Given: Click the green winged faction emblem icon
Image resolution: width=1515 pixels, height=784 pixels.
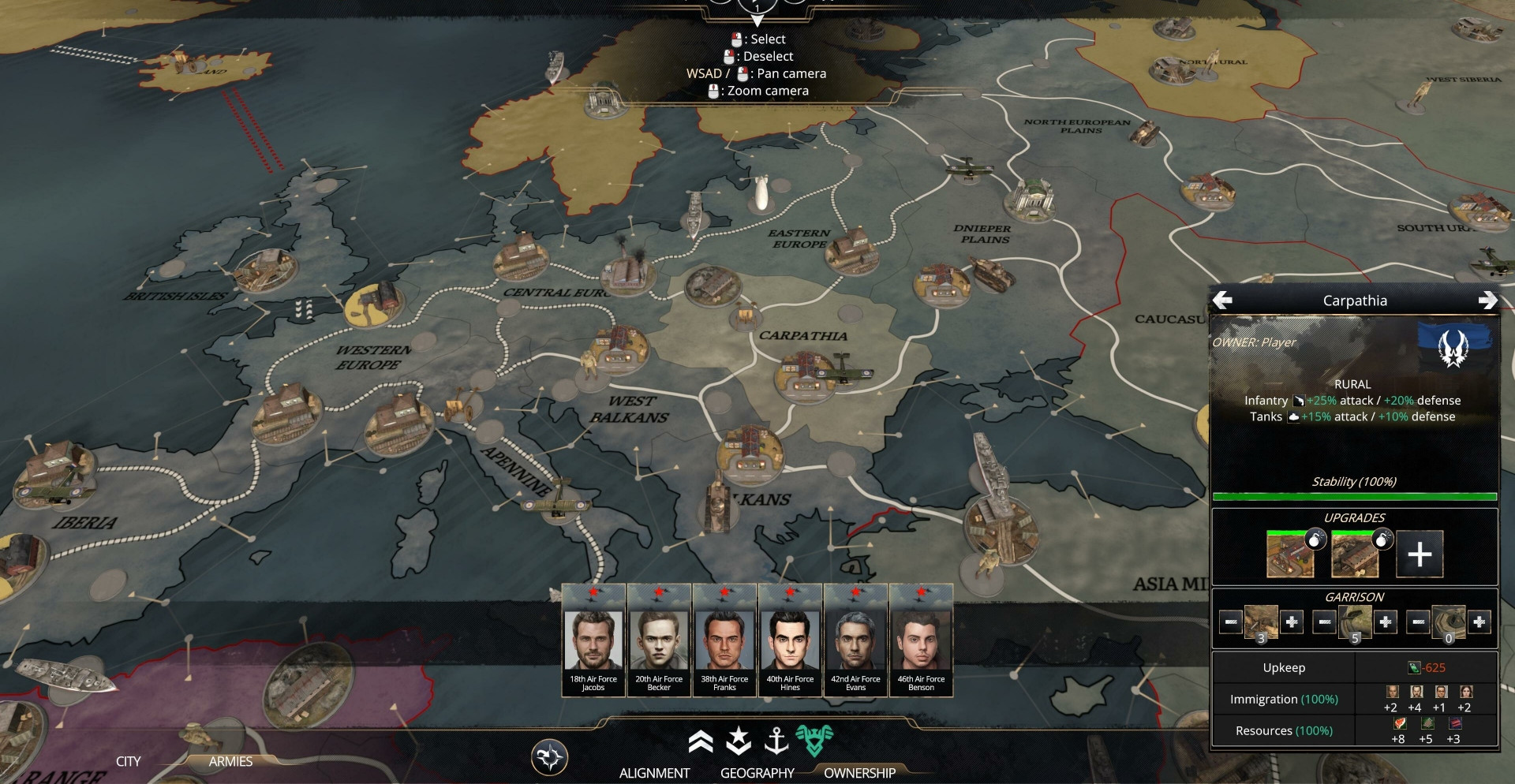Looking at the screenshot, I should pyautogui.click(x=814, y=740).
